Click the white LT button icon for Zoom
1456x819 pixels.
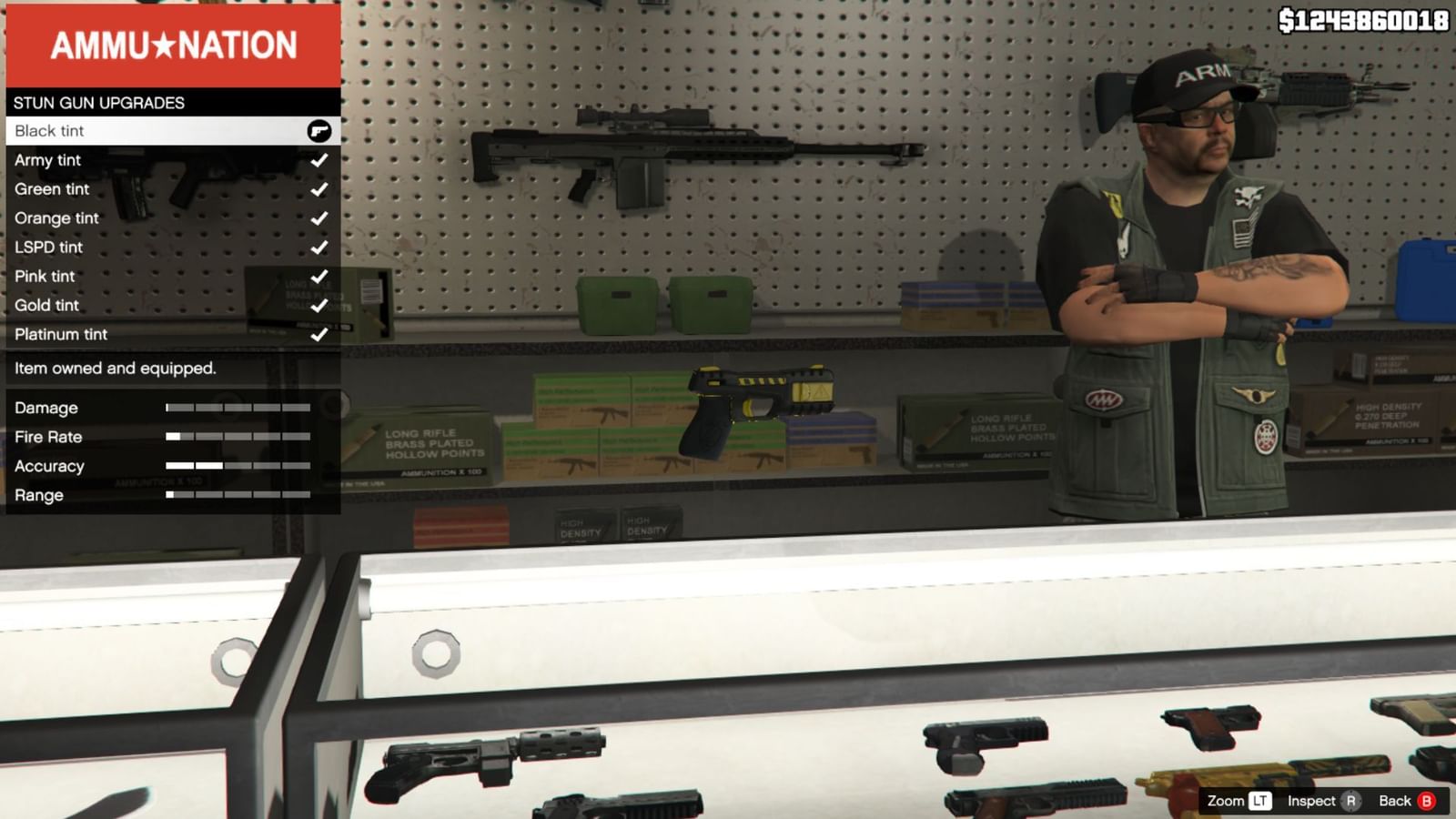(1261, 801)
